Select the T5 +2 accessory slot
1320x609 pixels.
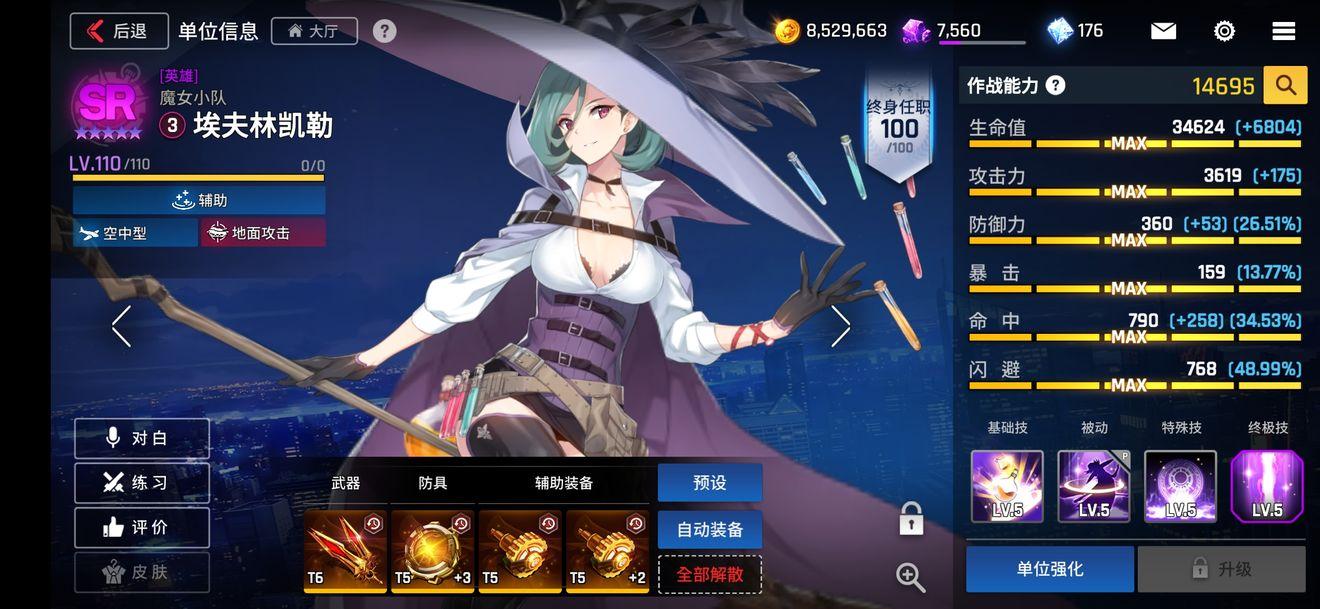(x=608, y=551)
